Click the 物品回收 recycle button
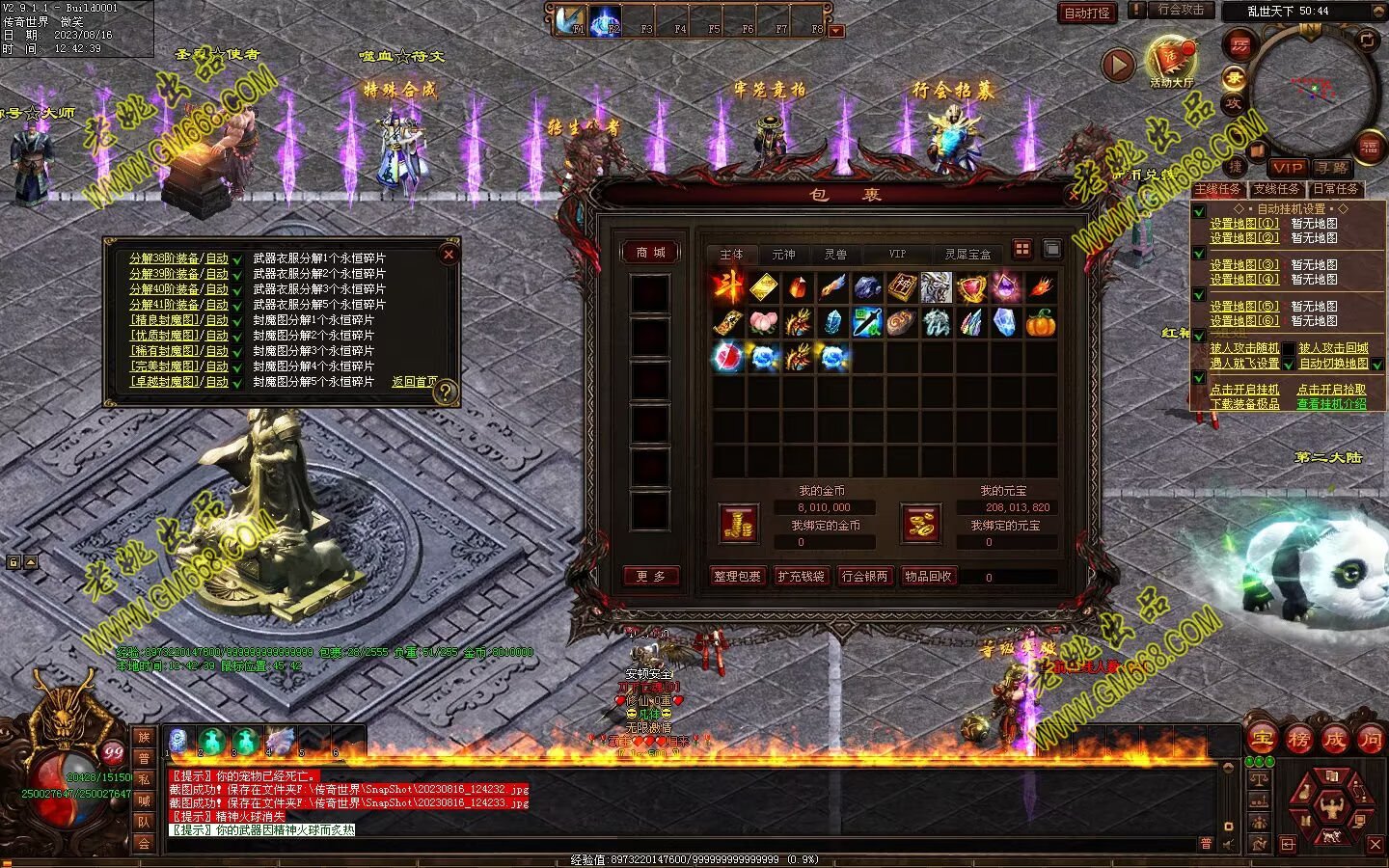Screen dimensions: 1389x868 pyautogui.click(x=928, y=576)
